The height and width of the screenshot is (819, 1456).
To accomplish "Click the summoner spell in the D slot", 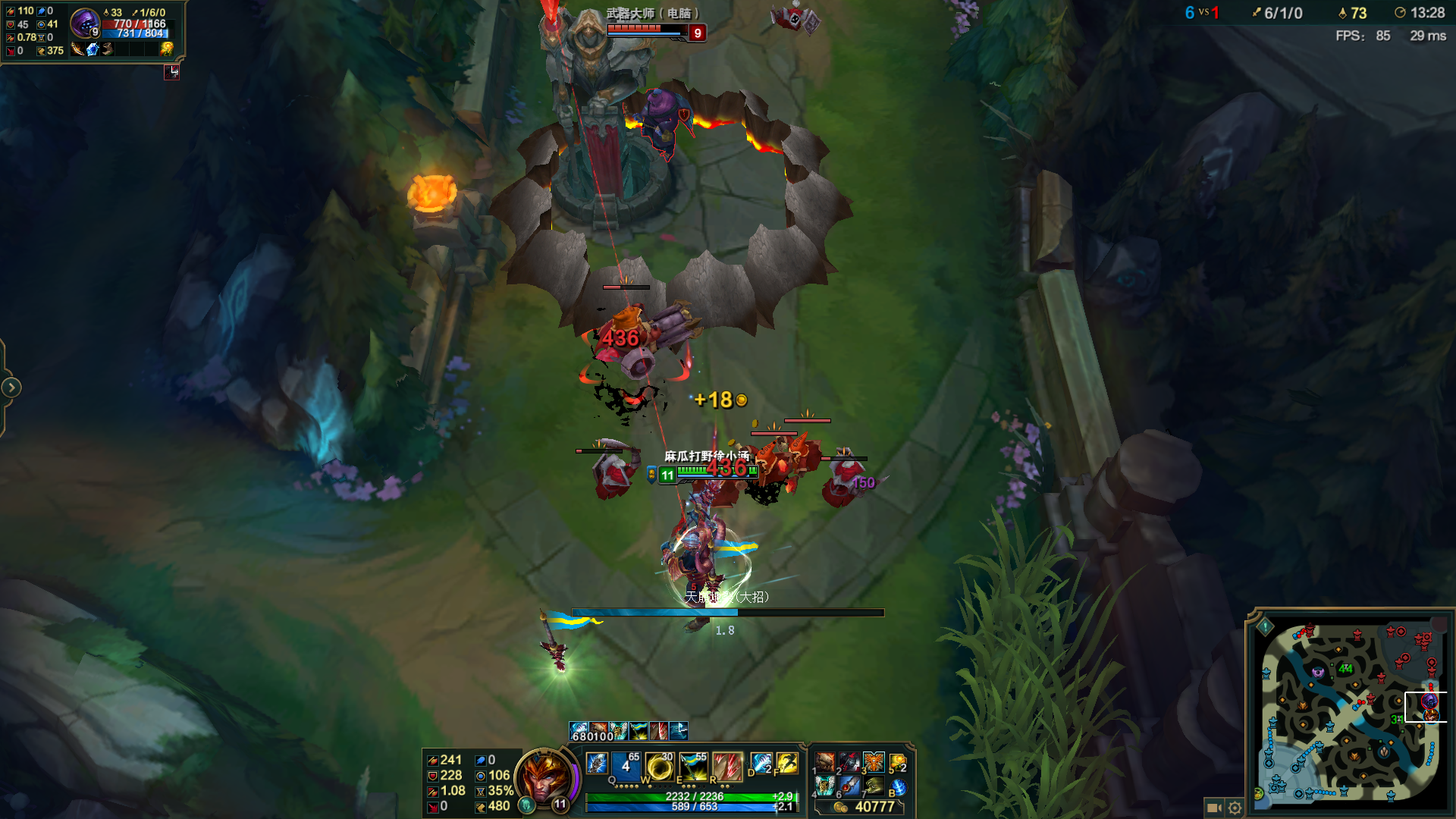I will point(761,764).
